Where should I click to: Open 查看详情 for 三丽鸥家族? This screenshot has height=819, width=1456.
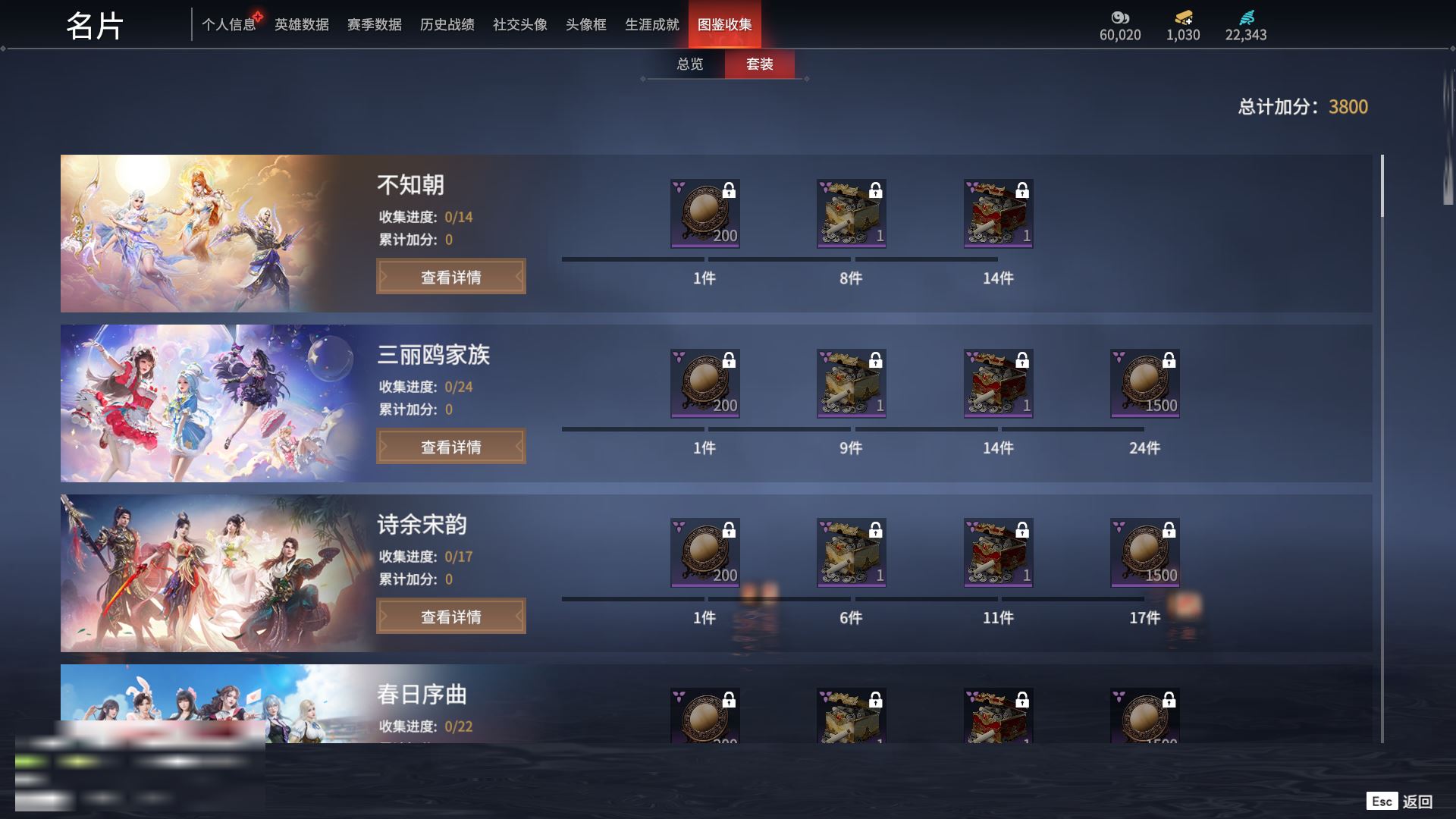coord(450,447)
